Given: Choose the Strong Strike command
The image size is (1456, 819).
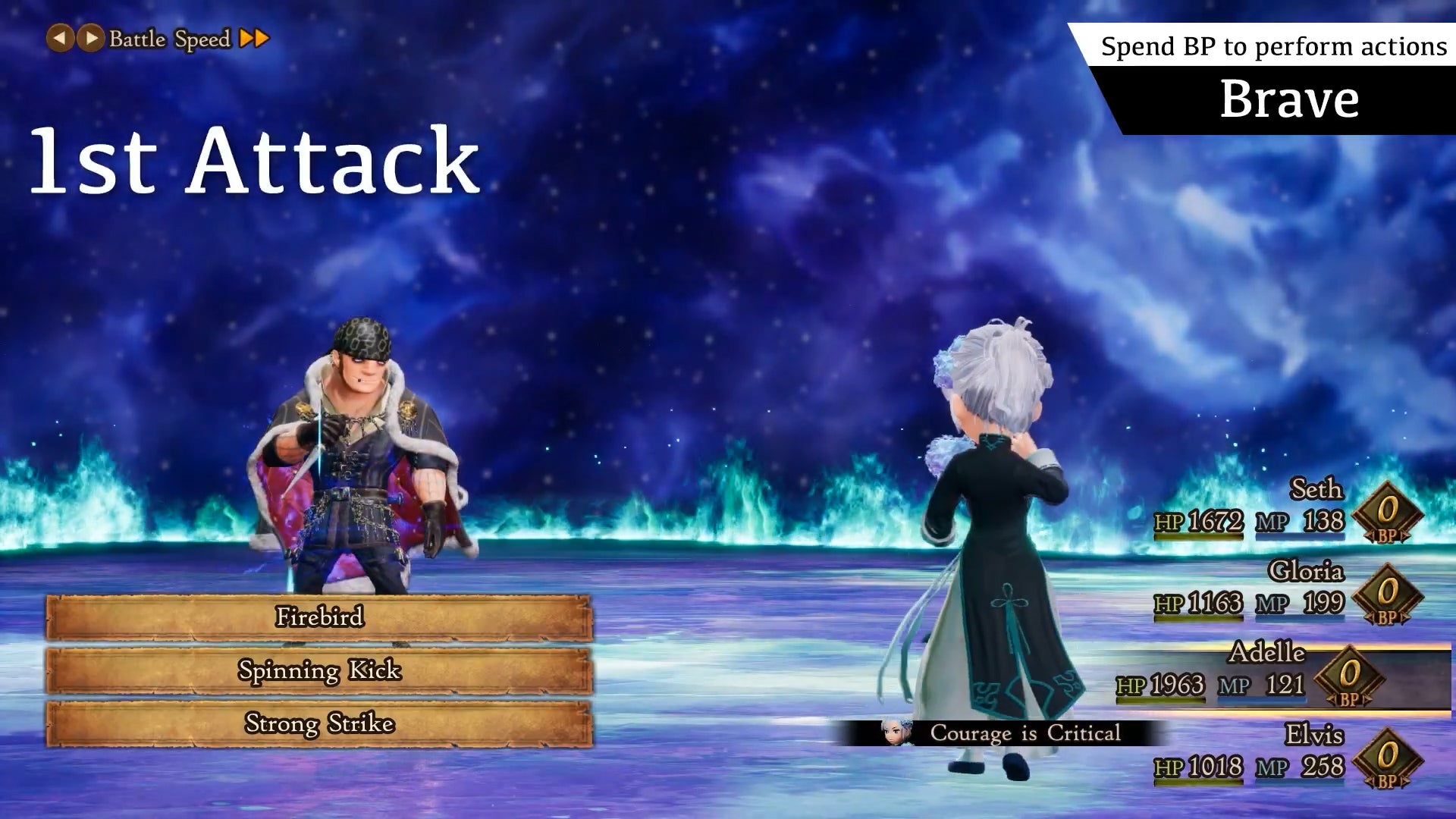Looking at the screenshot, I should pyautogui.click(x=318, y=724).
